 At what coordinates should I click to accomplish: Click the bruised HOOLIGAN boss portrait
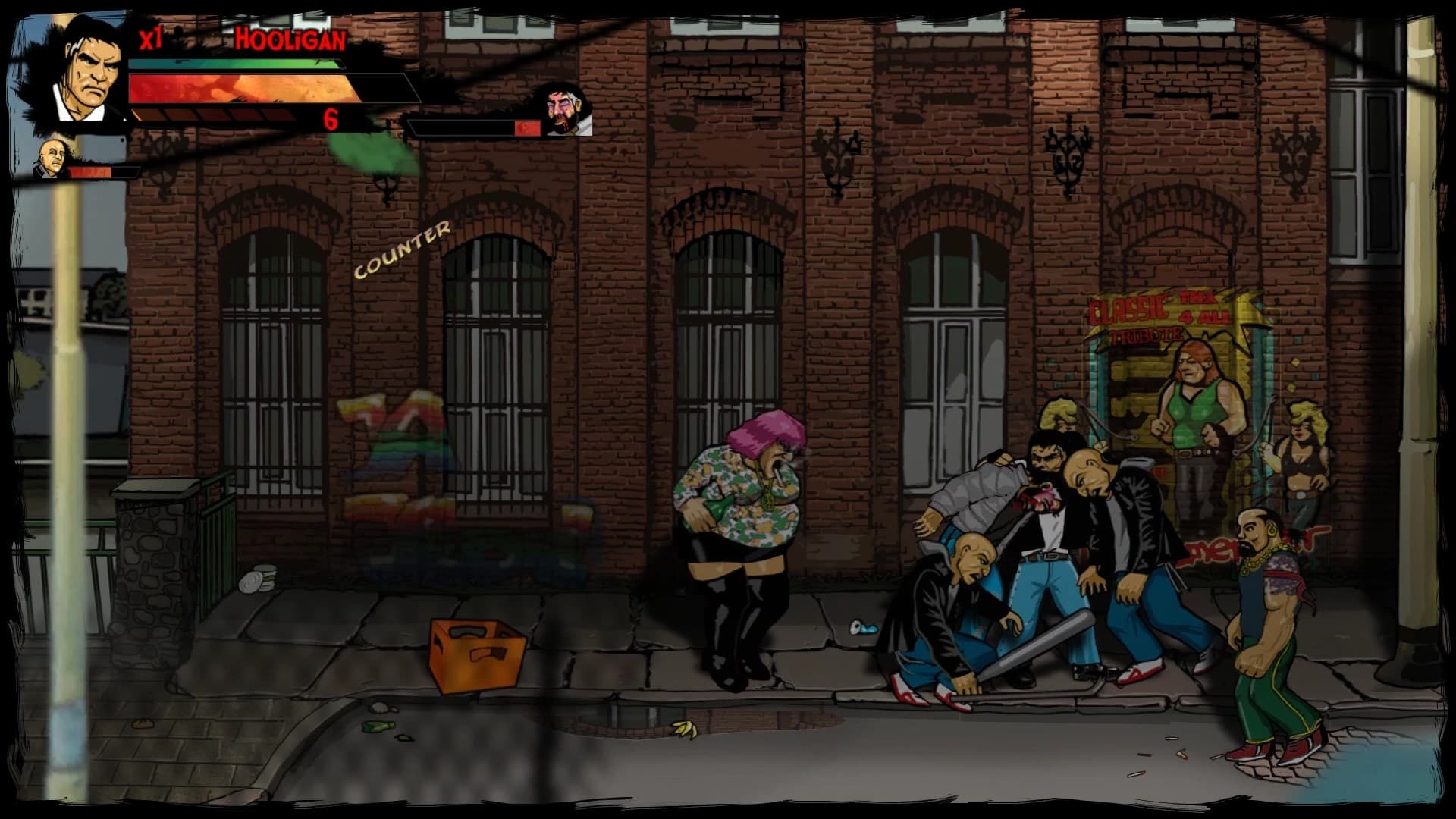pos(563,110)
